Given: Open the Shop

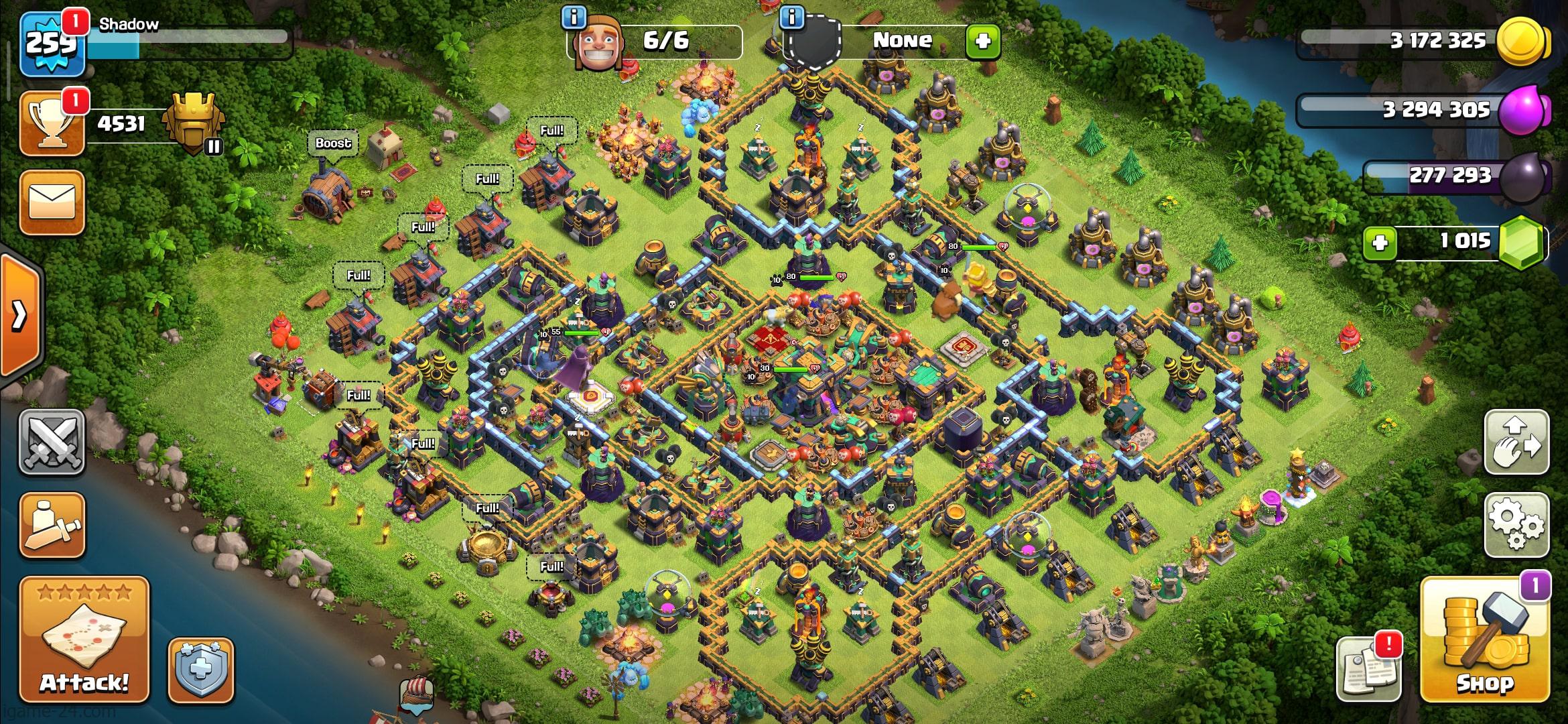Looking at the screenshot, I should click(1484, 640).
